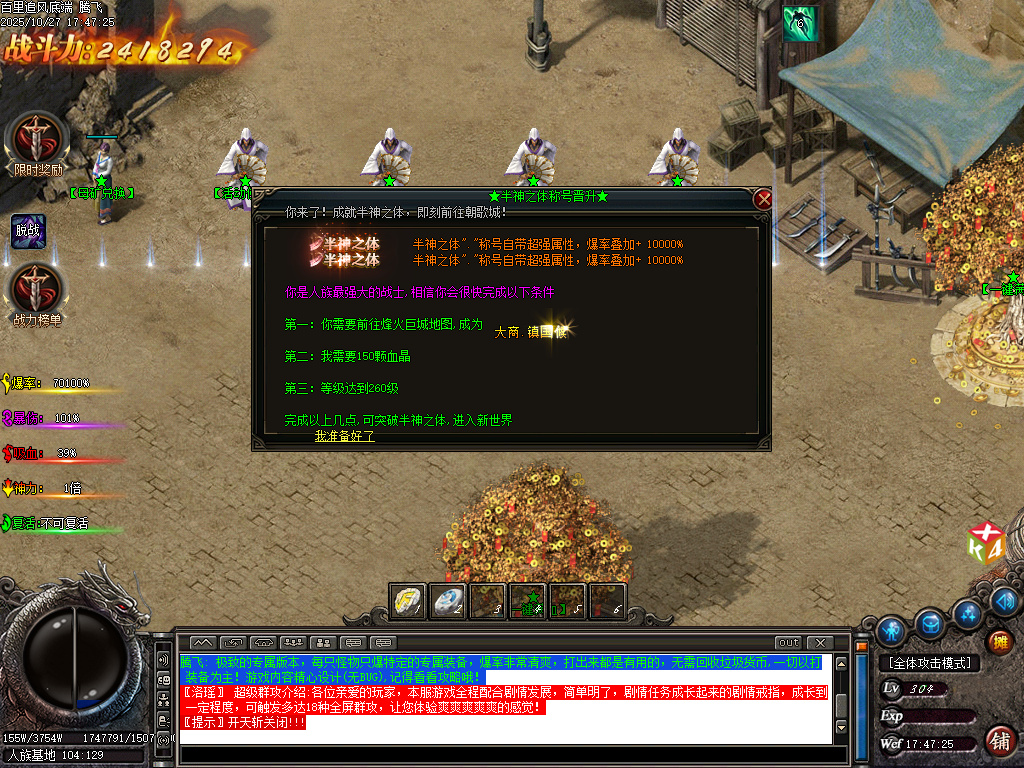Open the blue character figure menu button
The height and width of the screenshot is (768, 1024).
(x=891, y=631)
